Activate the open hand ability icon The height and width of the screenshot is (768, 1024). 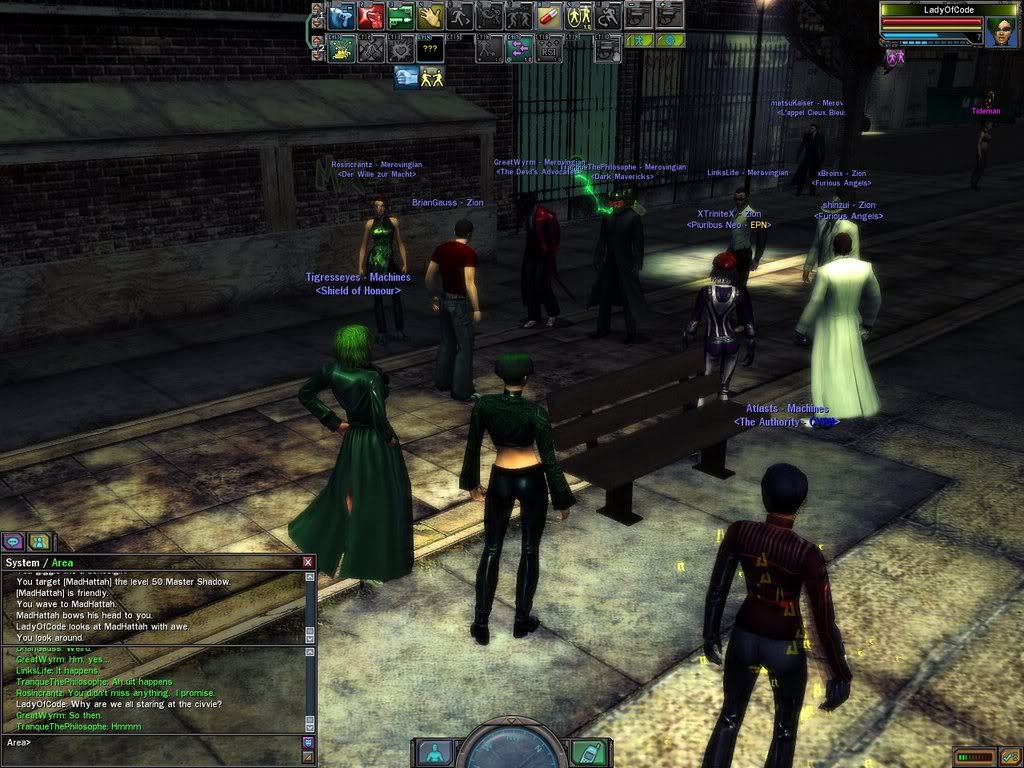pyautogui.click(x=430, y=16)
